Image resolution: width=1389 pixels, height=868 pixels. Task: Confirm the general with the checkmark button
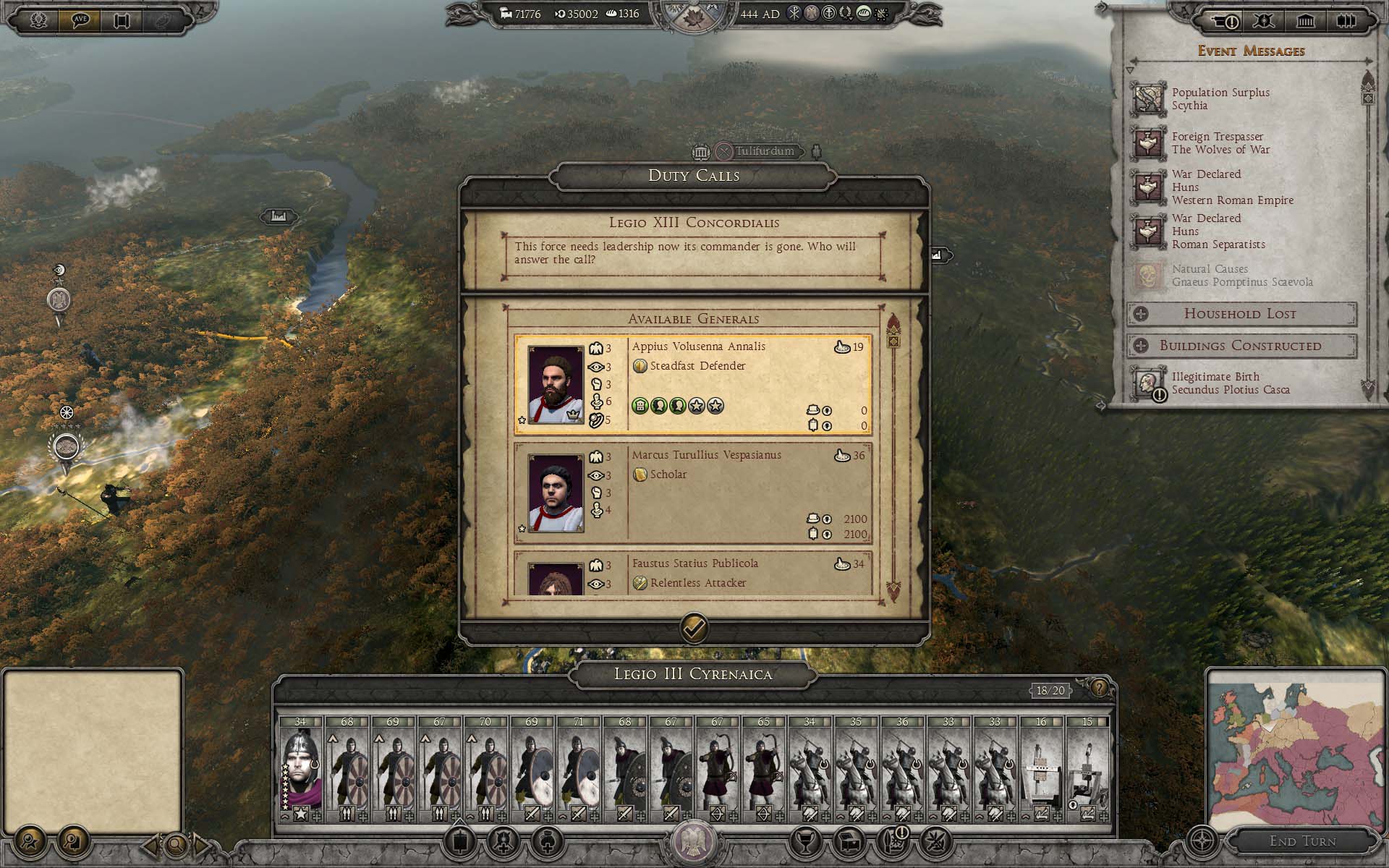(x=694, y=628)
